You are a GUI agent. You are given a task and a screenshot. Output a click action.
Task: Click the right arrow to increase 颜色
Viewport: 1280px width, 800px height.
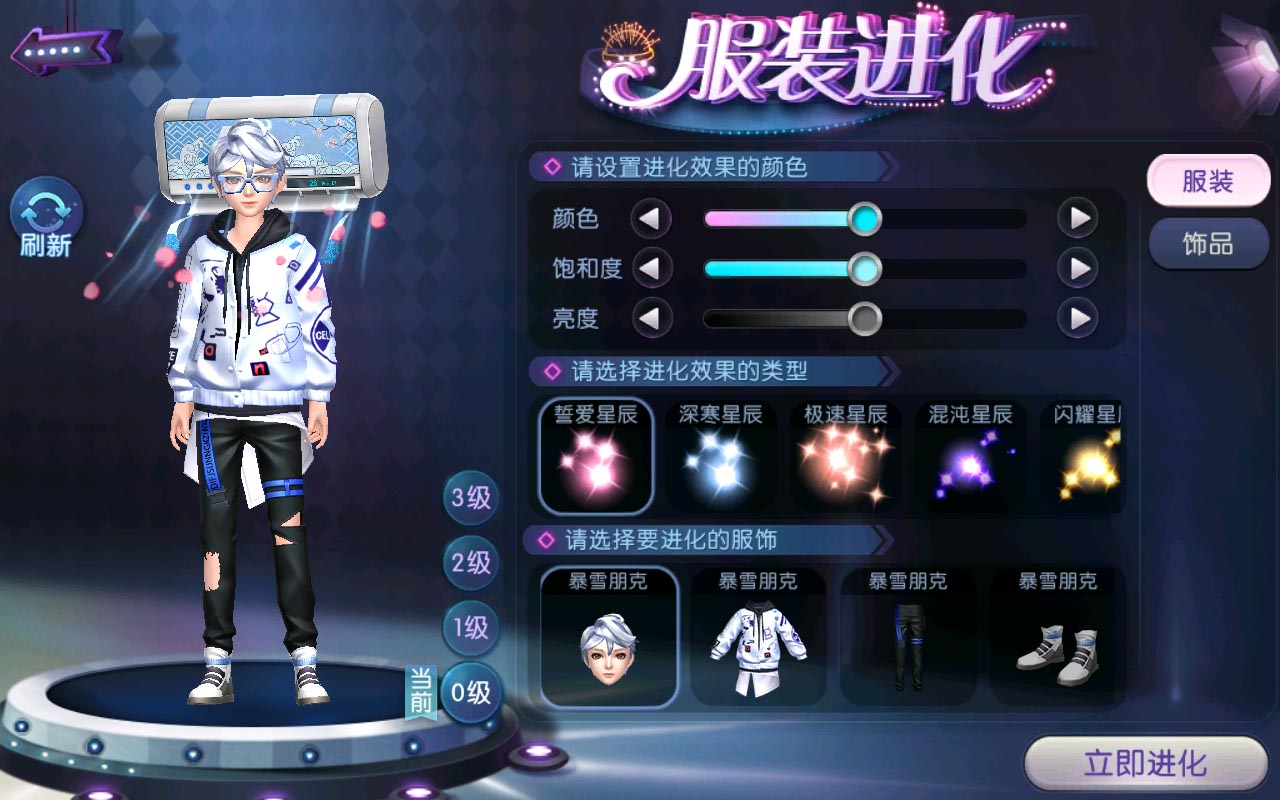(x=1077, y=218)
